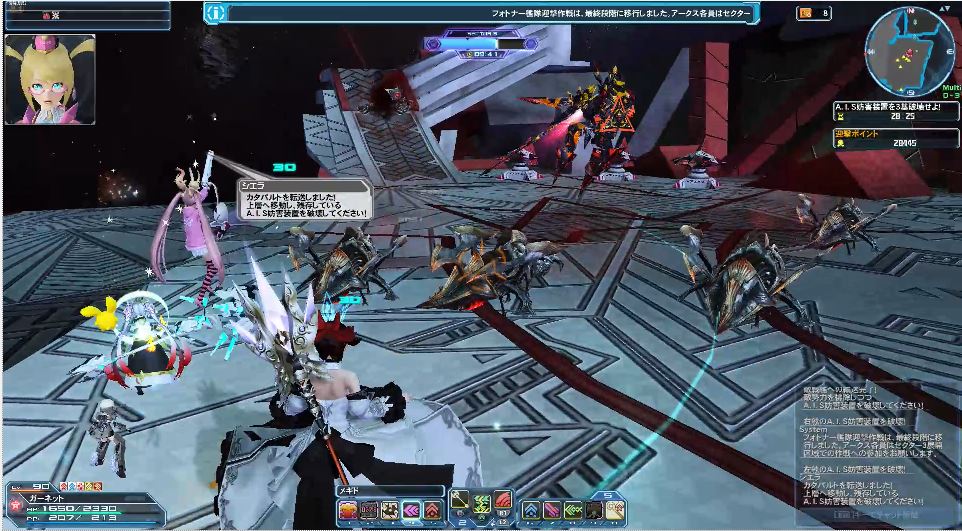
Task: Activate the purple triple-chevron subpalette skill
Action: [x=410, y=510]
